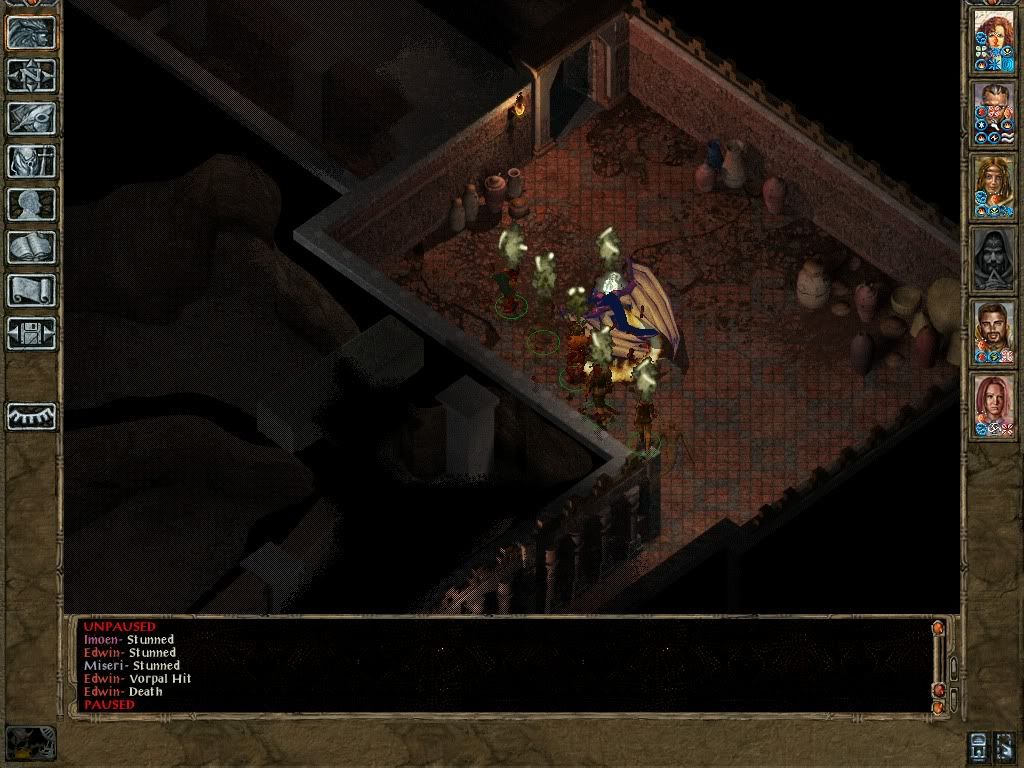Image resolution: width=1024 pixels, height=768 pixels.
Task: Open the journal with the quill button
Action: pos(31,118)
